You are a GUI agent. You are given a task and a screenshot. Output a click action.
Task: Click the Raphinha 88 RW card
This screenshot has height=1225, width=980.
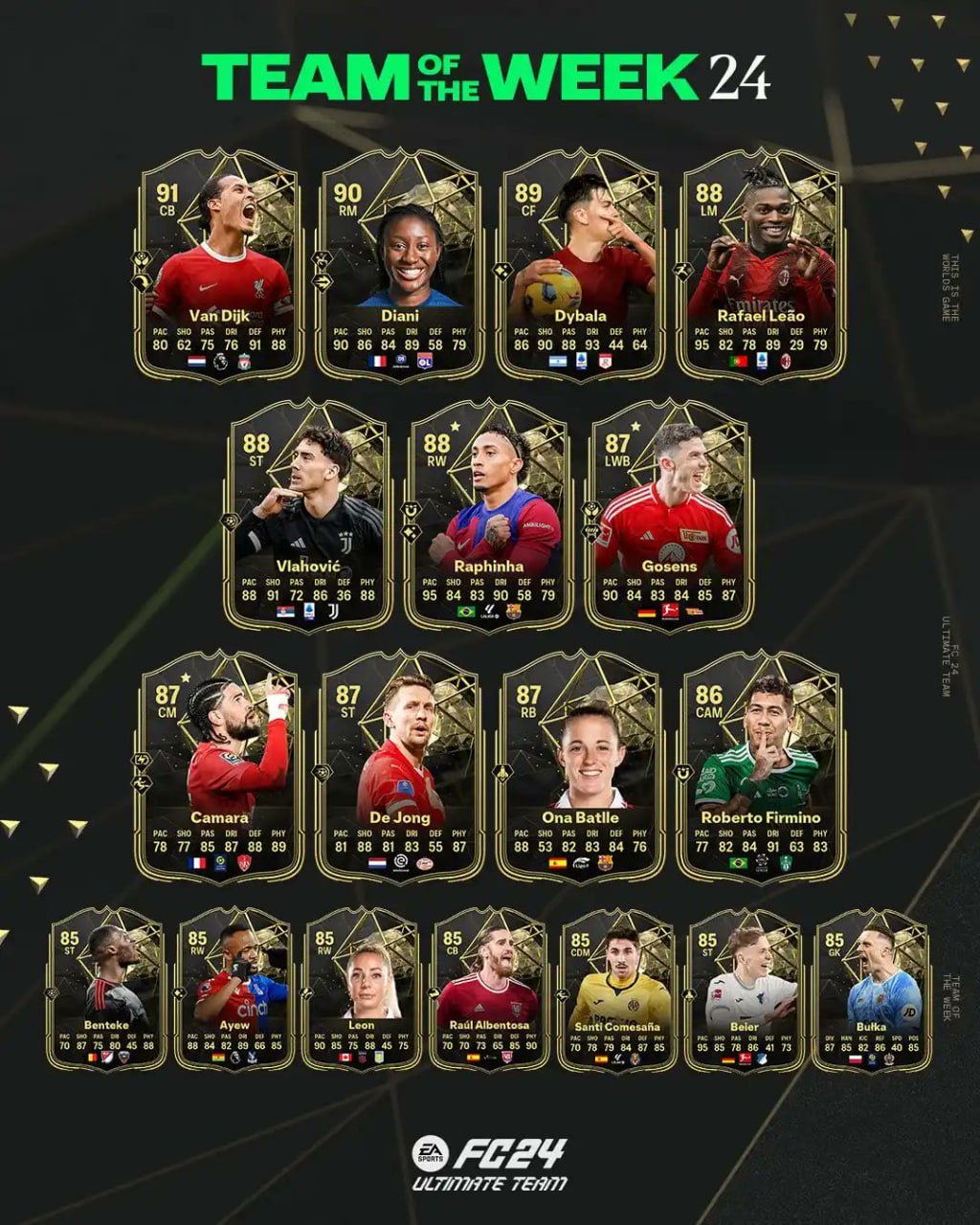(x=488, y=515)
